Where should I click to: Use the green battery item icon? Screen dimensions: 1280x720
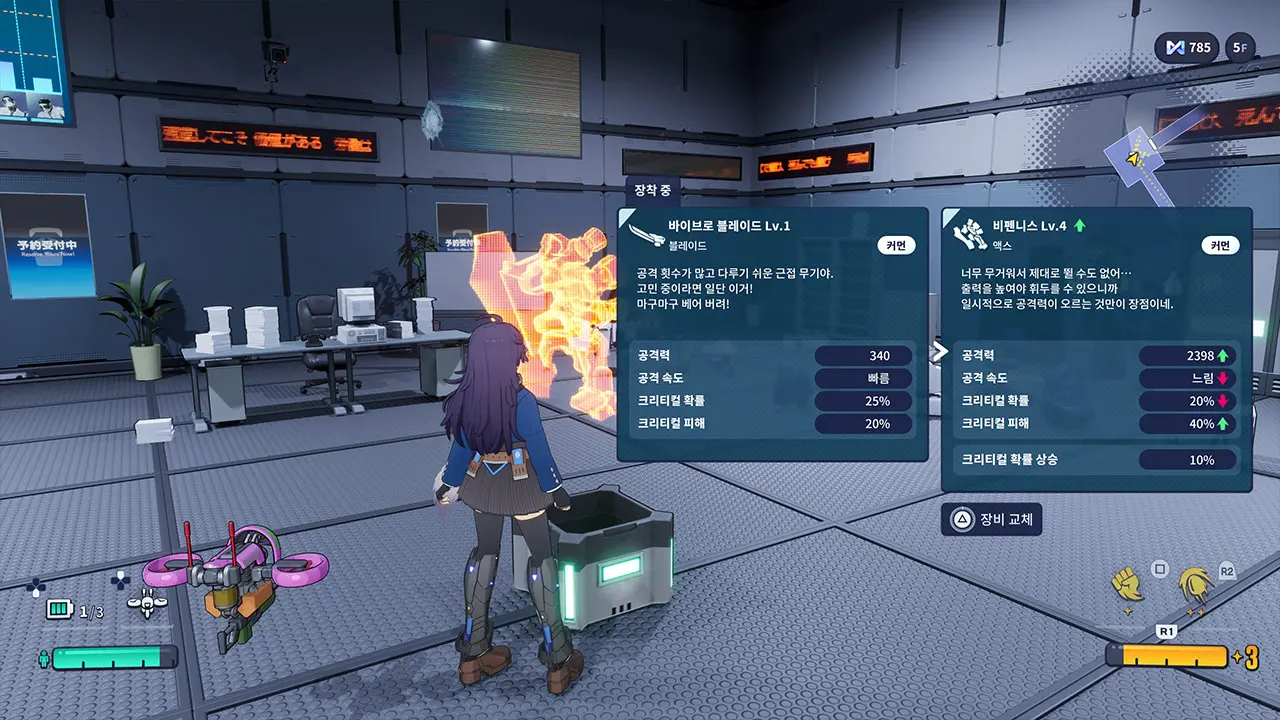coord(61,610)
